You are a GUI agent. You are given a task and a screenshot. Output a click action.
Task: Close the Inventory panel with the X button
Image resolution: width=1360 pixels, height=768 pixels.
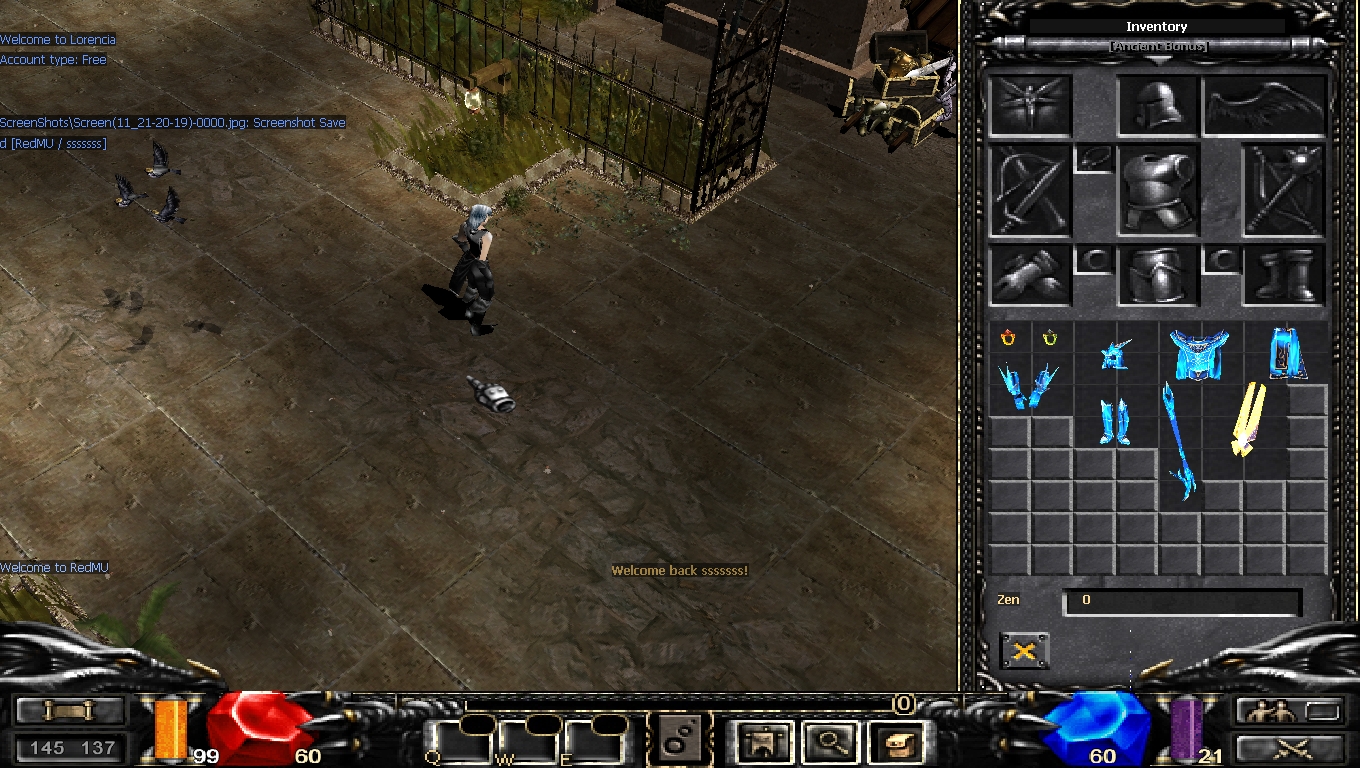tap(1024, 651)
